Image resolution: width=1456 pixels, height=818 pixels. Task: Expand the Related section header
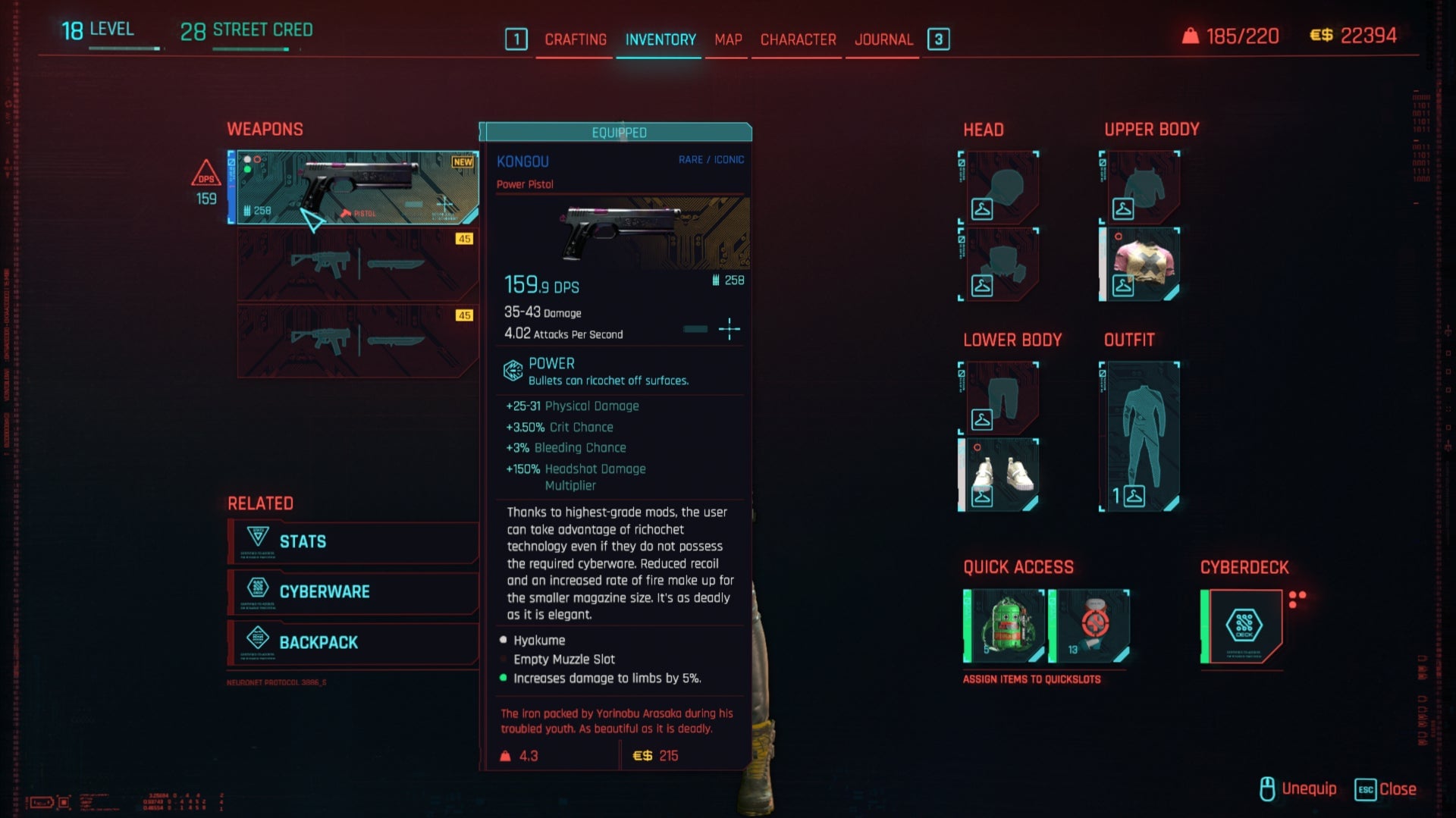260,503
